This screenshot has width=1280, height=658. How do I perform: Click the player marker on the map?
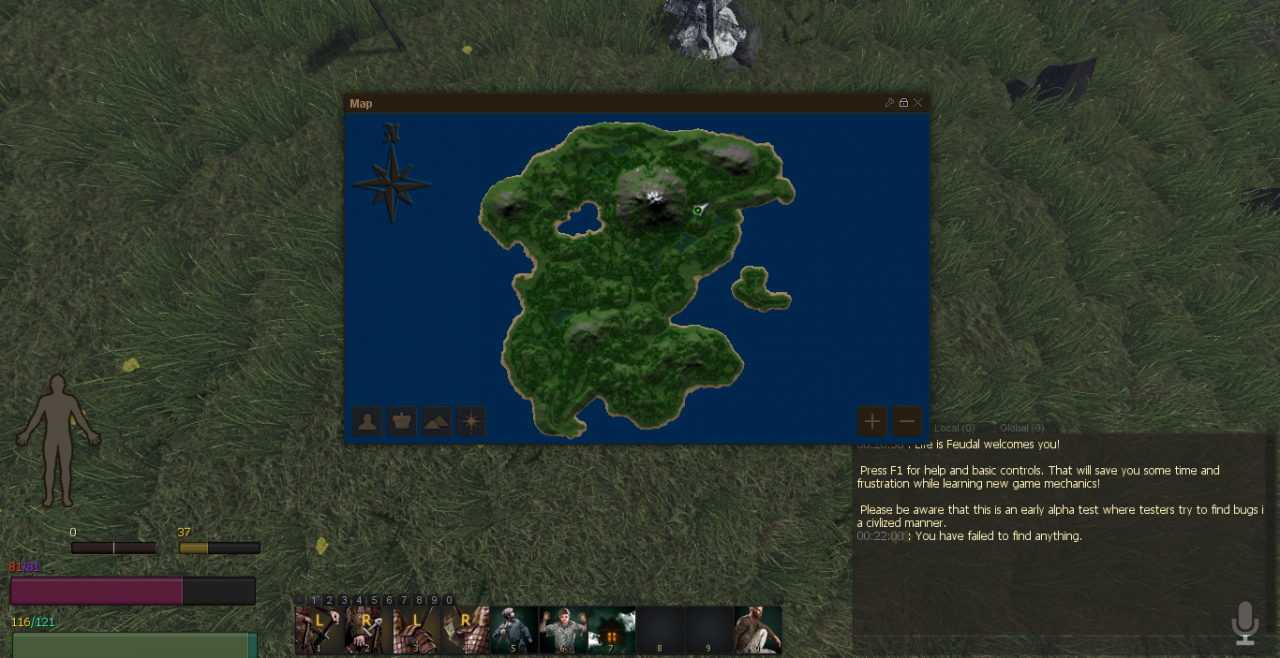(698, 210)
